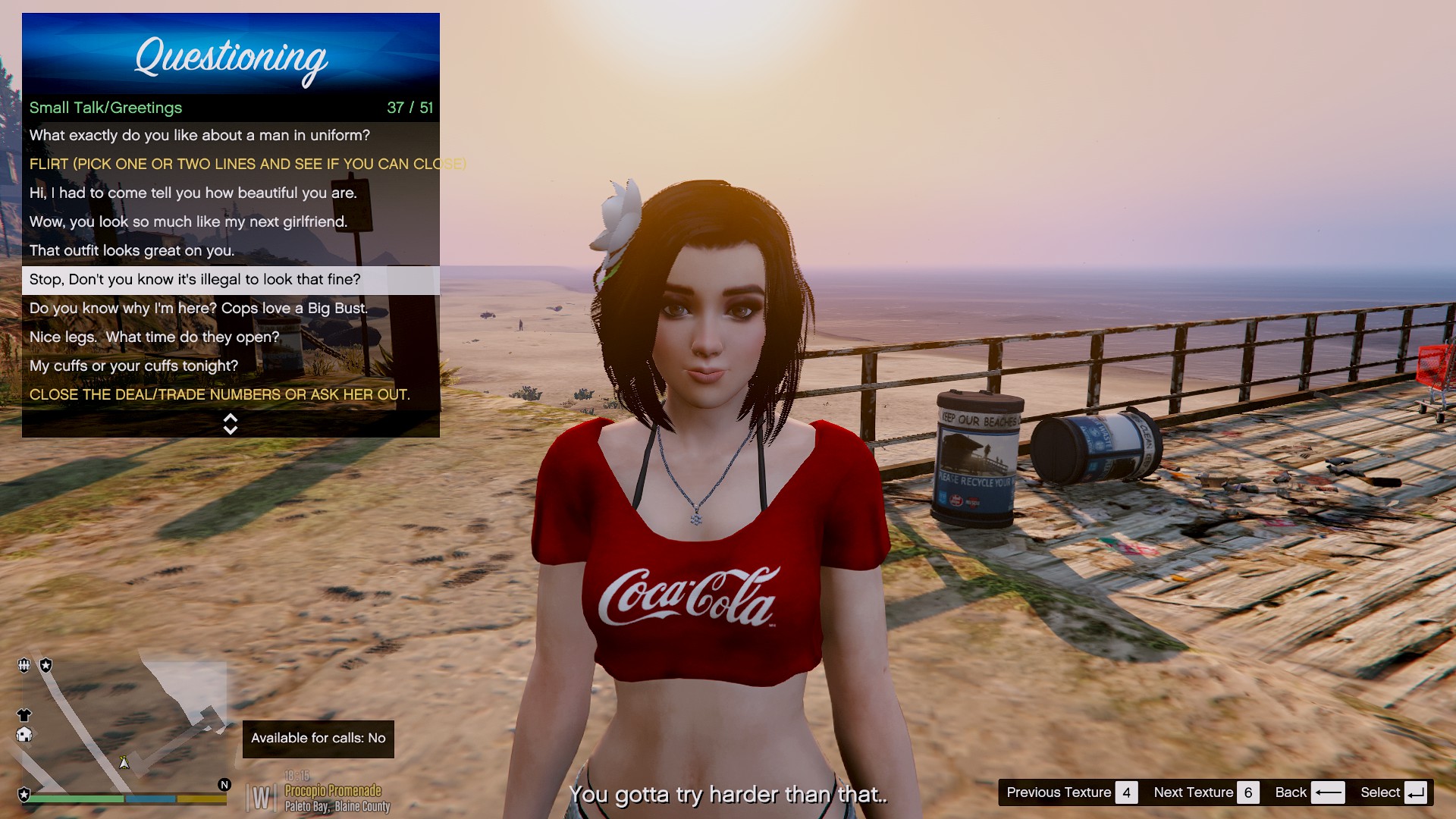Select the 'Cops love a Big Bust' line

[x=198, y=309]
